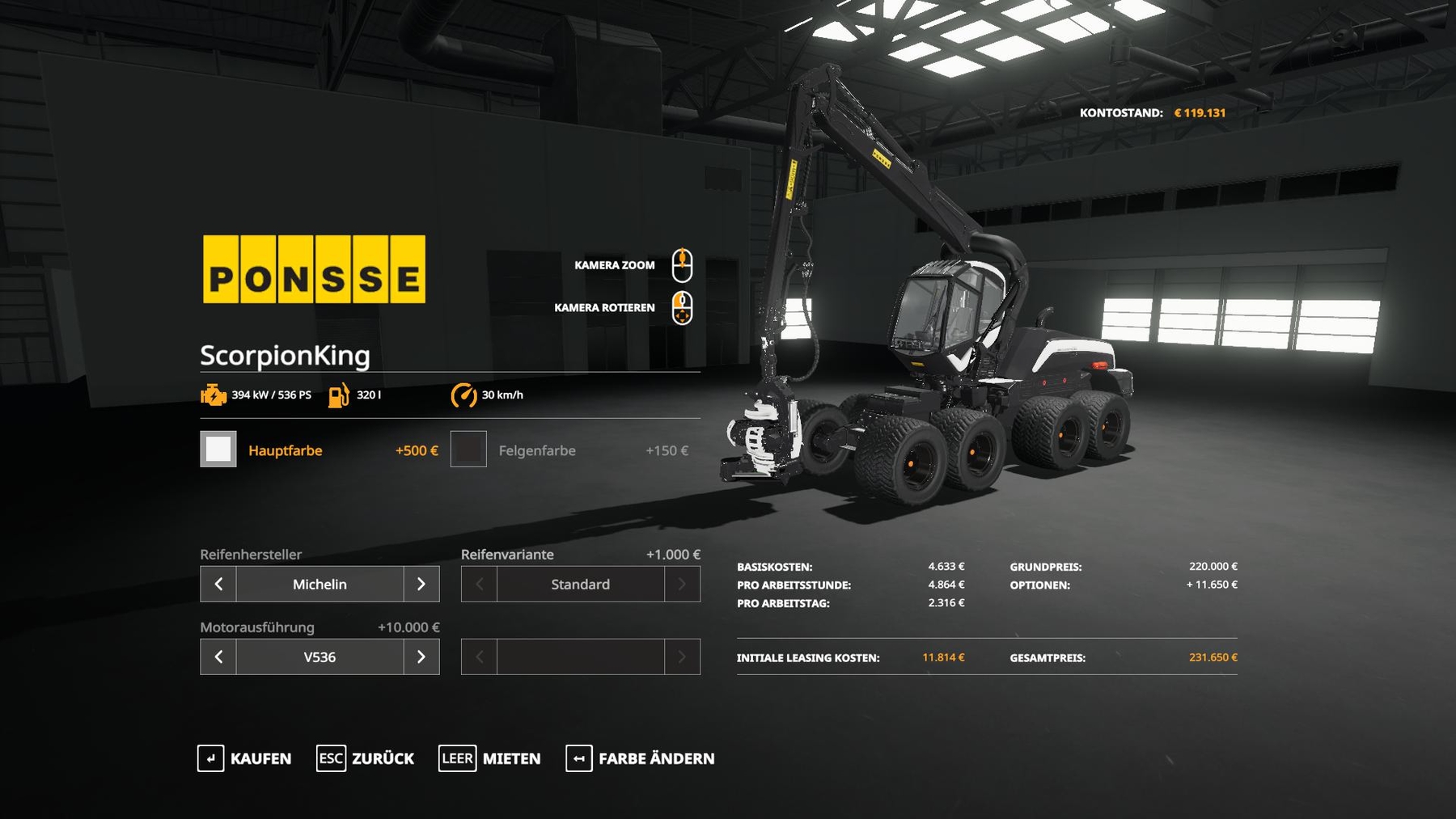Select the Felgenfarbe dark color swatch
The height and width of the screenshot is (819, 1456).
point(468,450)
